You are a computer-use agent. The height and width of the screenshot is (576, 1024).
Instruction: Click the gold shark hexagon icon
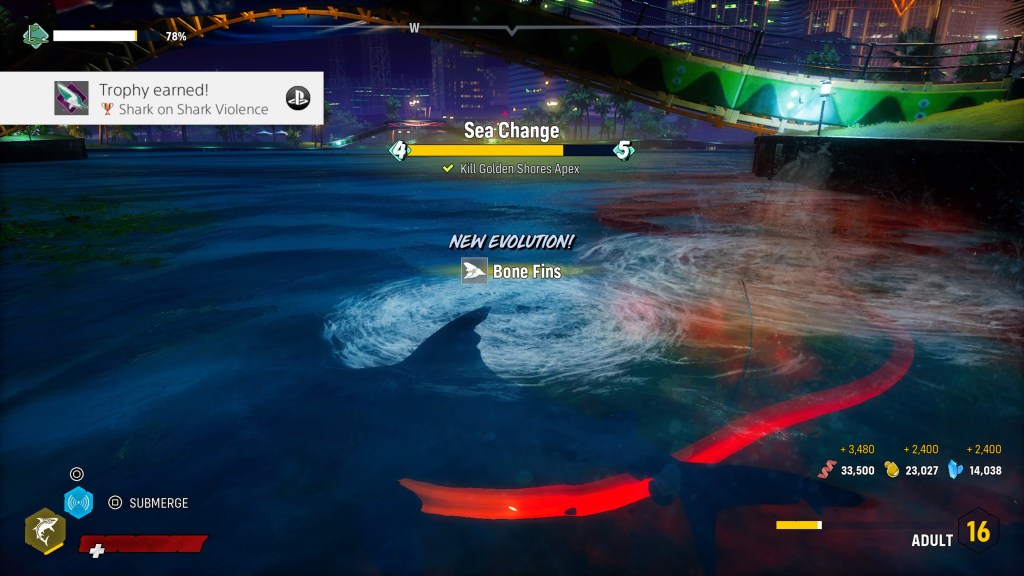coord(45,530)
